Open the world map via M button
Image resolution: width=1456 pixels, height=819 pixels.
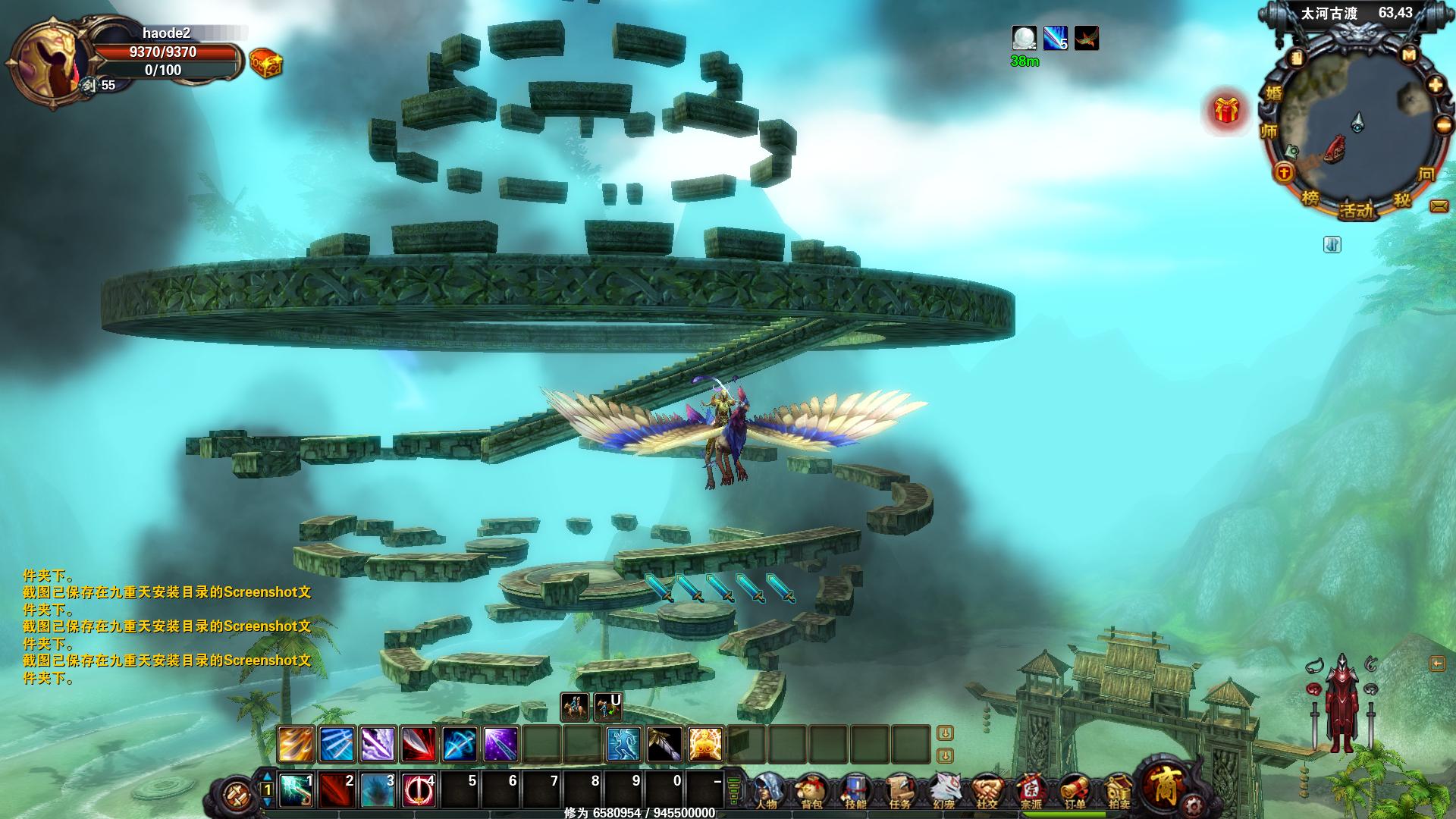(x=1409, y=55)
